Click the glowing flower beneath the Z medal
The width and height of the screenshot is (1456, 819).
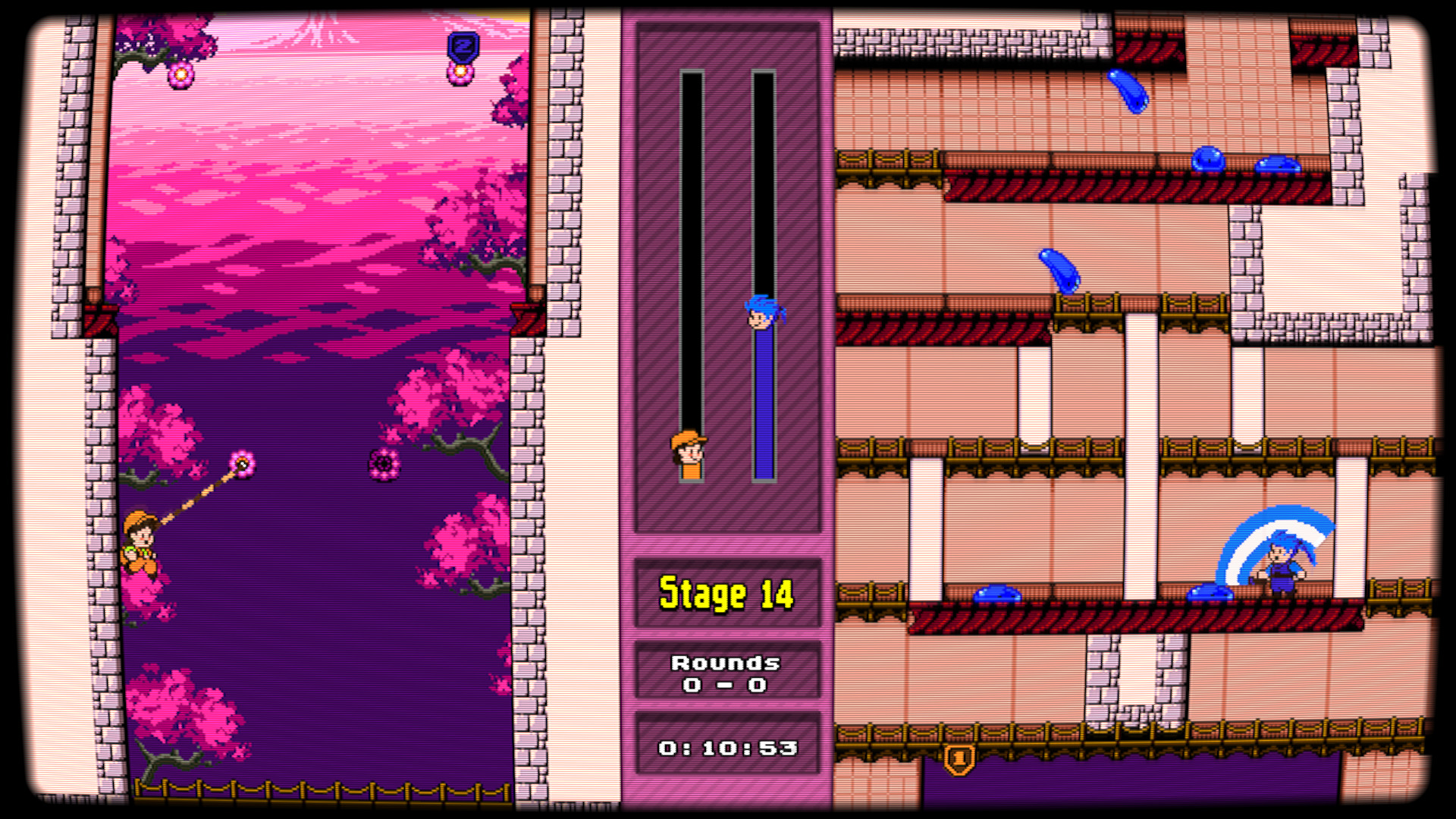(459, 74)
